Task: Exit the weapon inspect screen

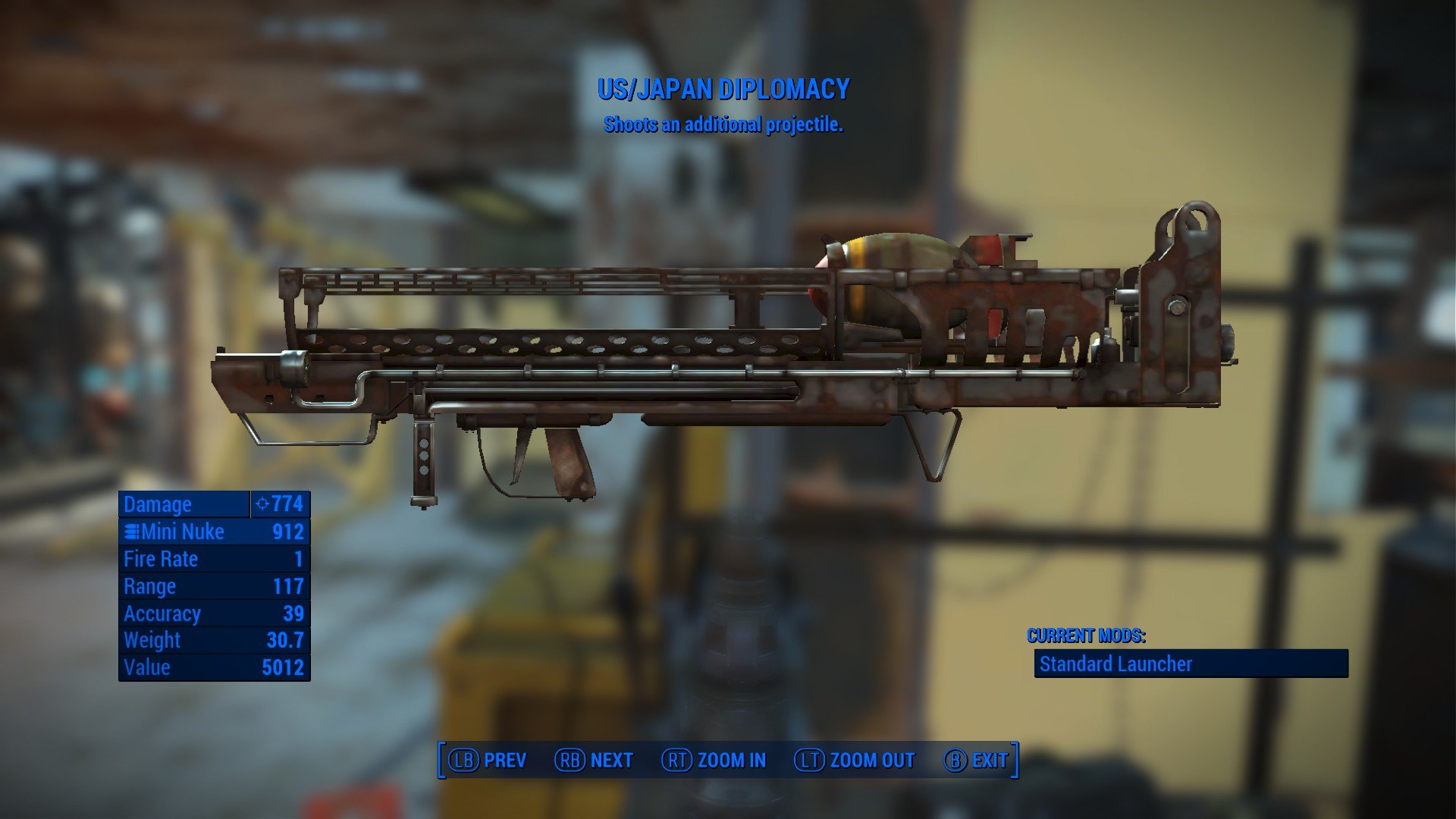Action: 977,760
